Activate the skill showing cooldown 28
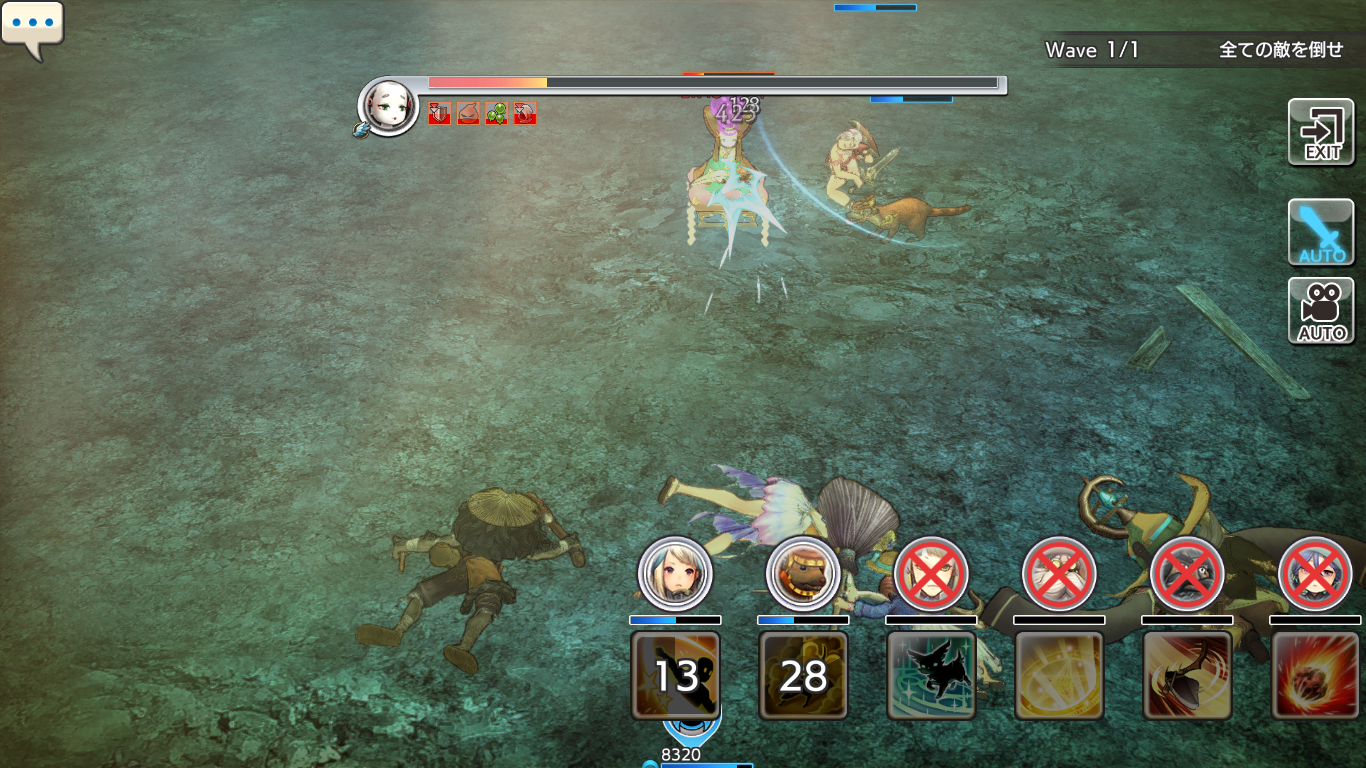 point(803,675)
